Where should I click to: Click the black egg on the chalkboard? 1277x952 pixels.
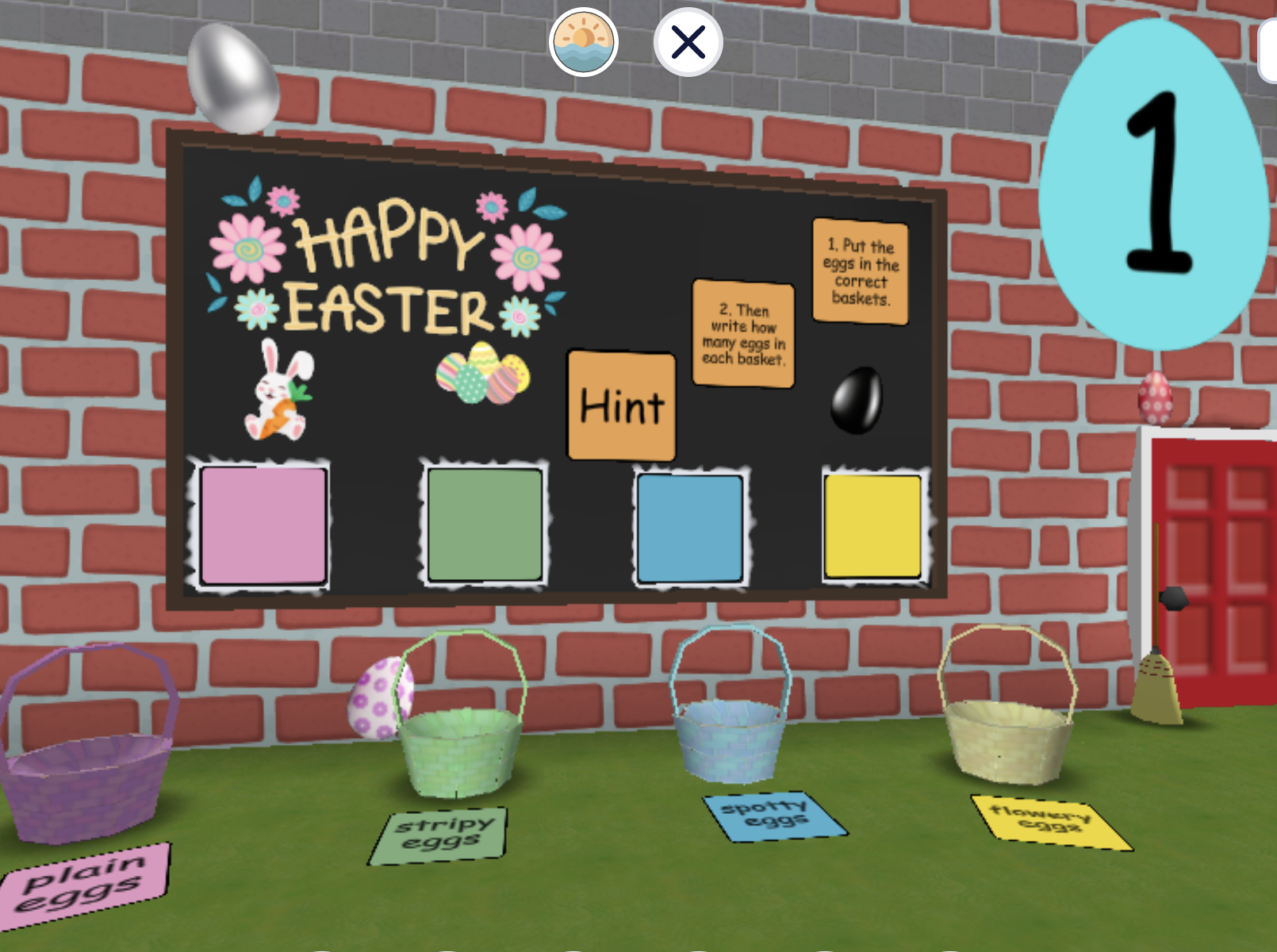point(858,401)
